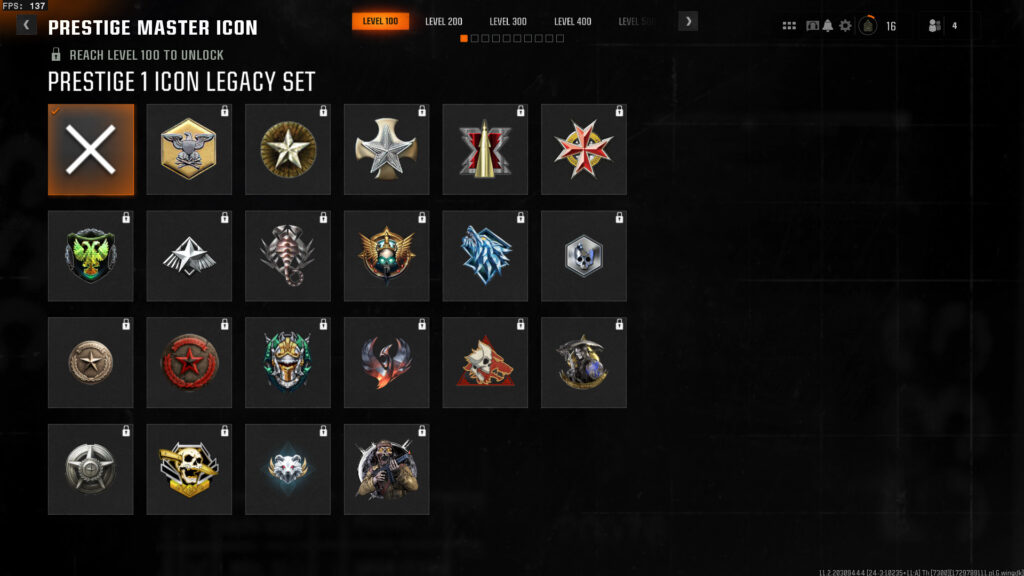
Task: Pick the blue ice wolf icon
Action: 485,257
